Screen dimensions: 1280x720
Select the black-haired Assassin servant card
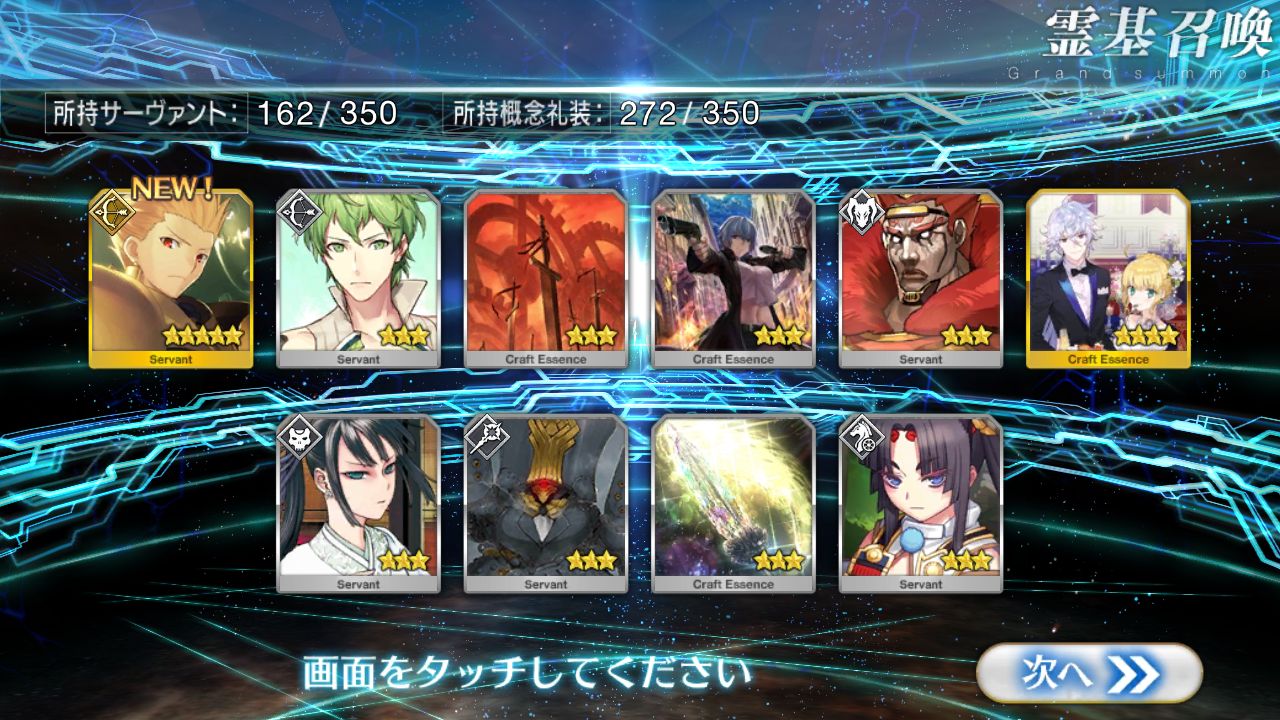tap(358, 503)
